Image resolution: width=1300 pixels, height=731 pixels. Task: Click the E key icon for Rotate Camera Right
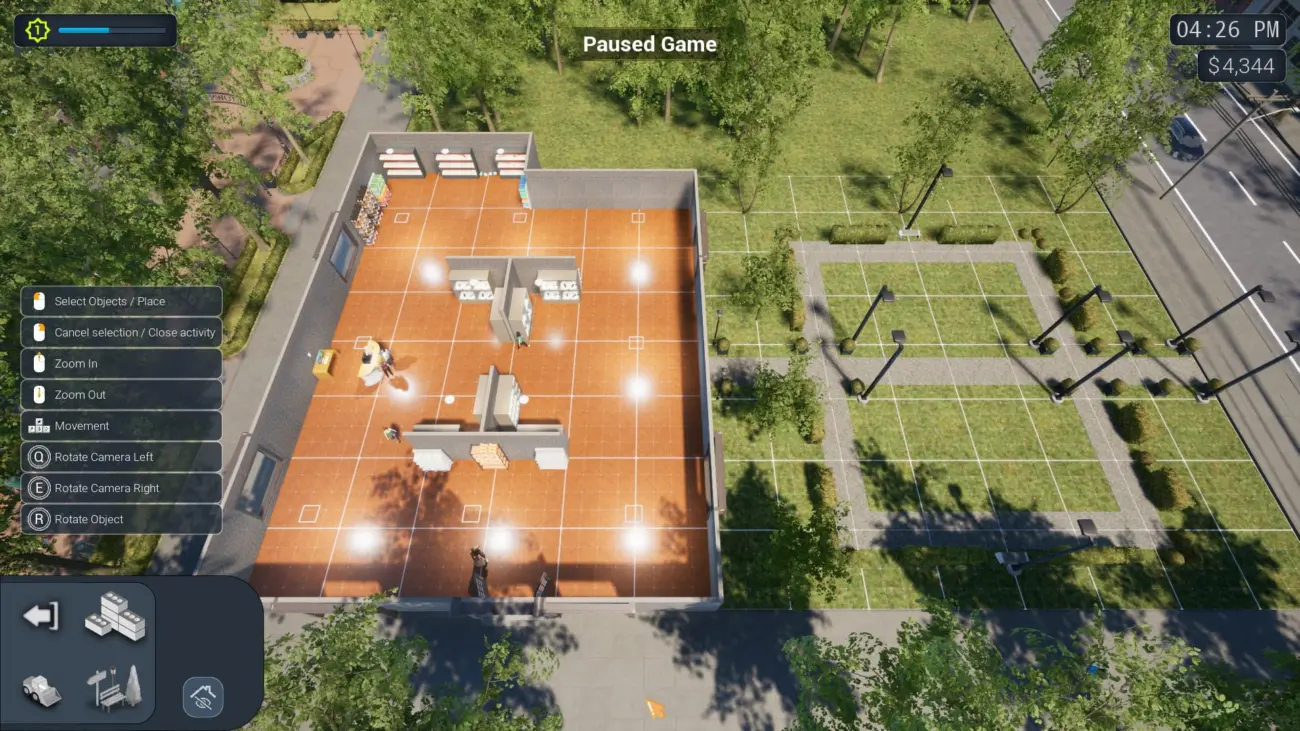[x=37, y=488]
